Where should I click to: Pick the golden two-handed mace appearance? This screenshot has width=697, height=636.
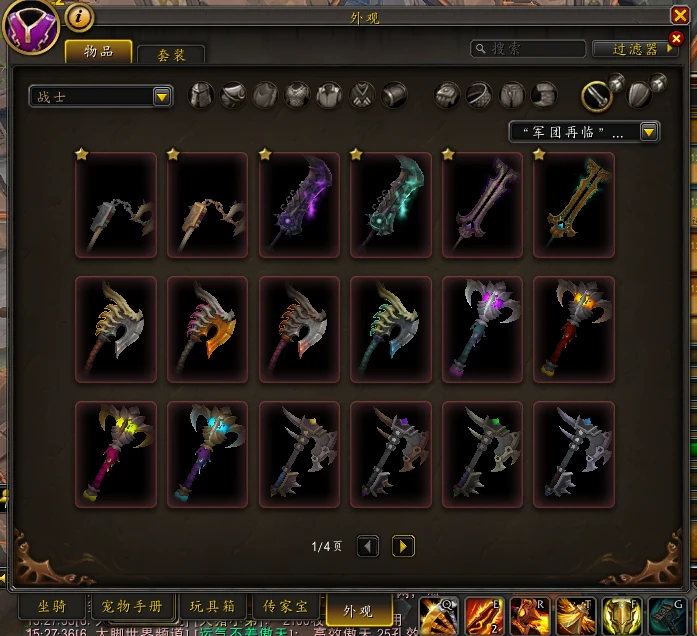coord(574,205)
